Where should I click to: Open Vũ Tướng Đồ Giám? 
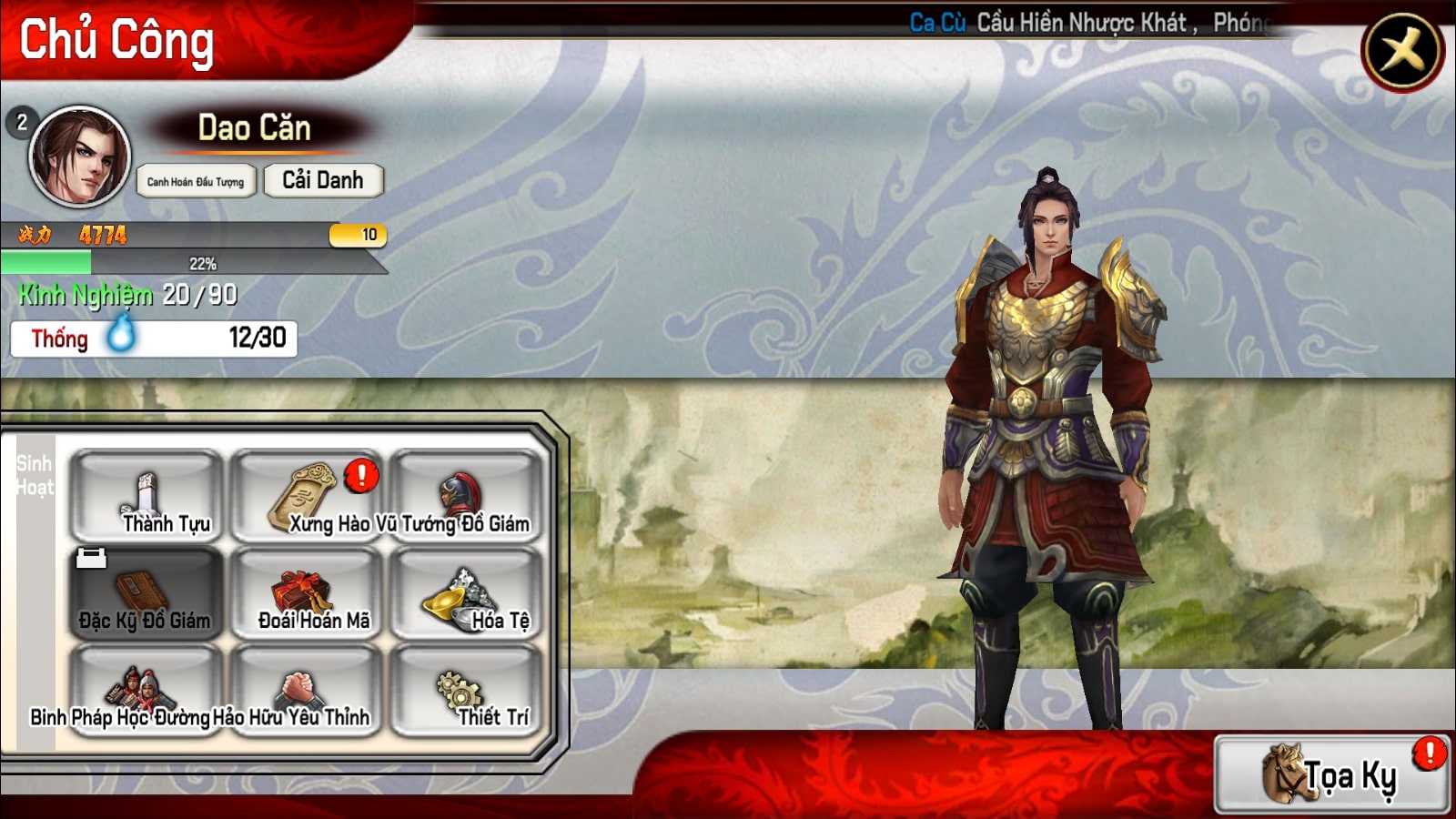466,497
